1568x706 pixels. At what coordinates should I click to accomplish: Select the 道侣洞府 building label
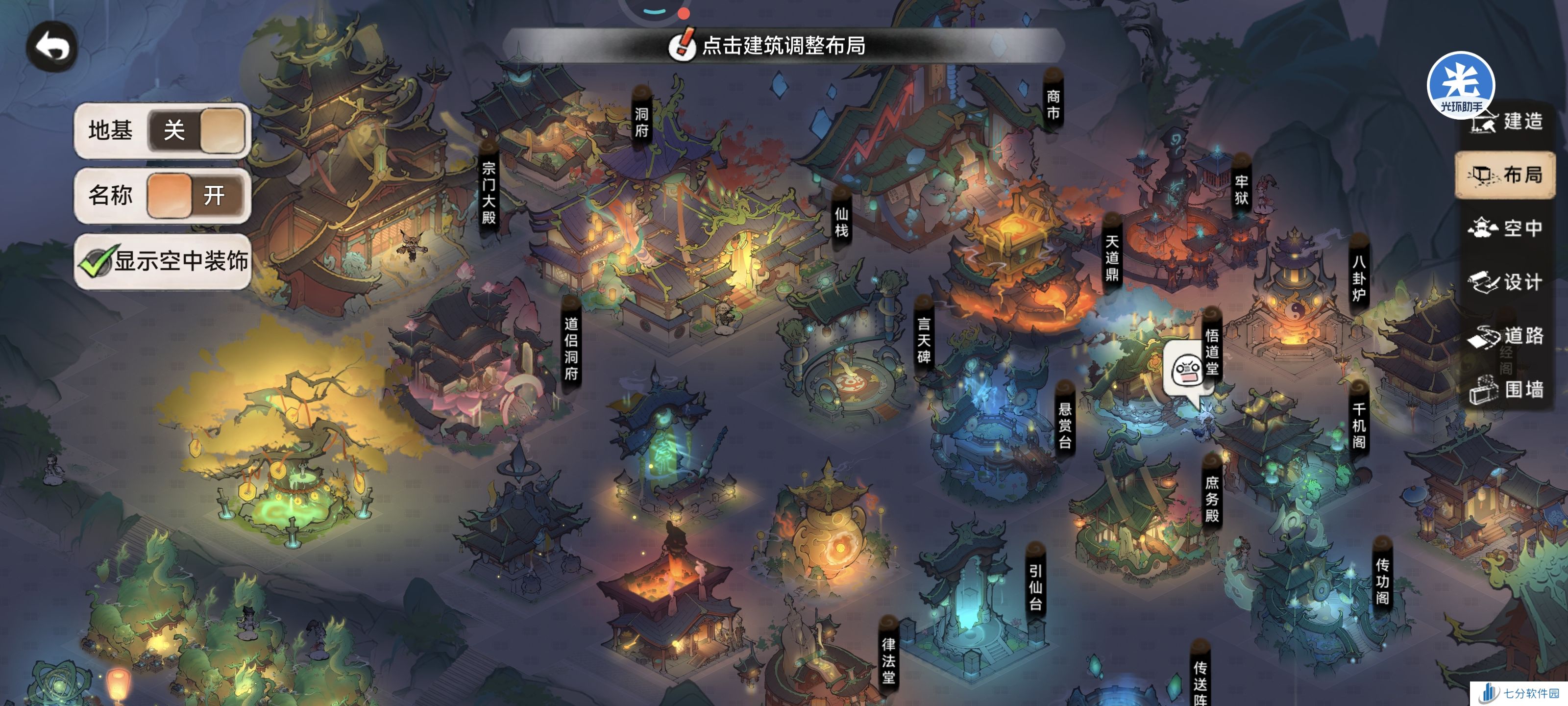click(571, 348)
